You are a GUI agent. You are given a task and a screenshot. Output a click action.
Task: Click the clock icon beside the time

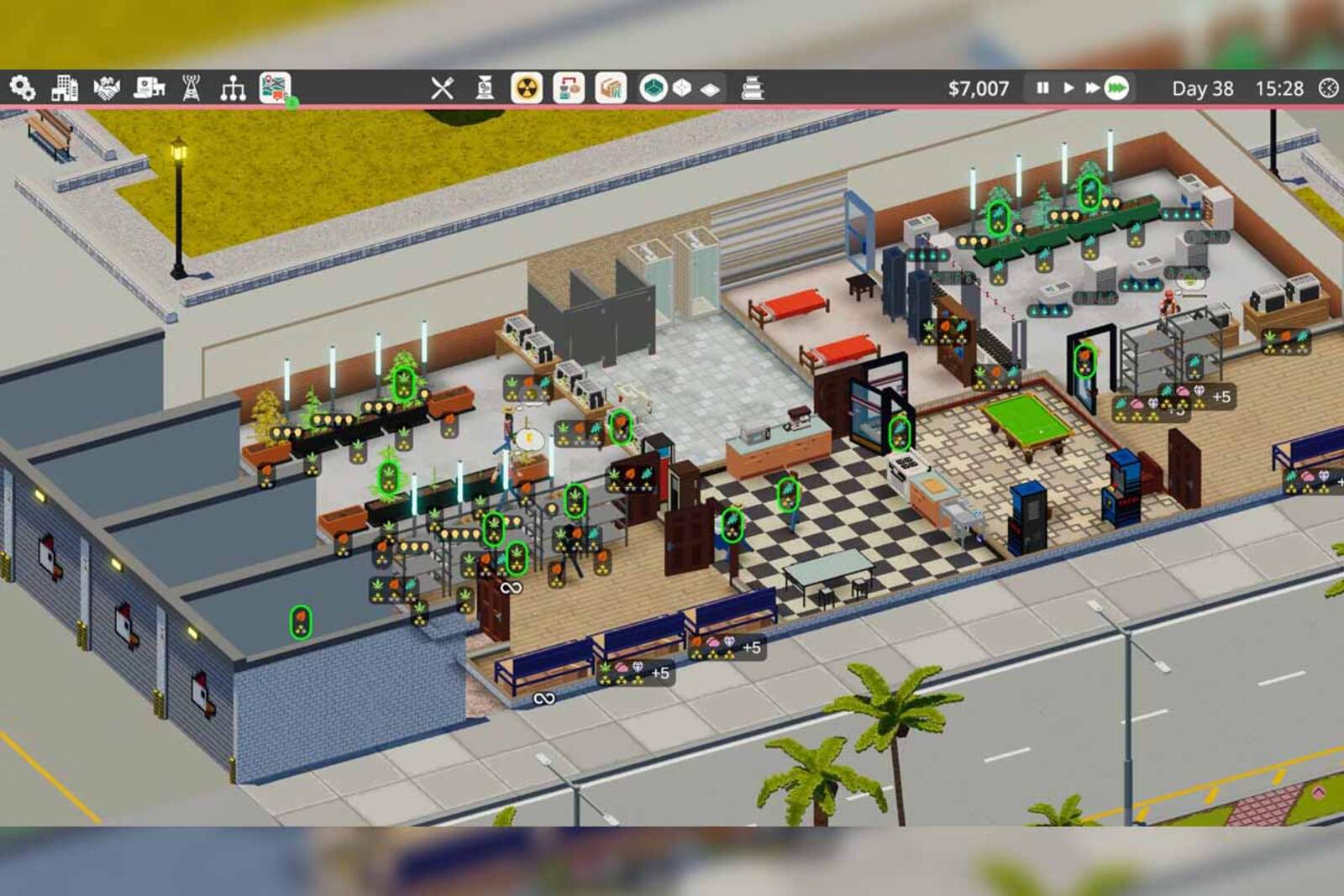(x=1328, y=88)
